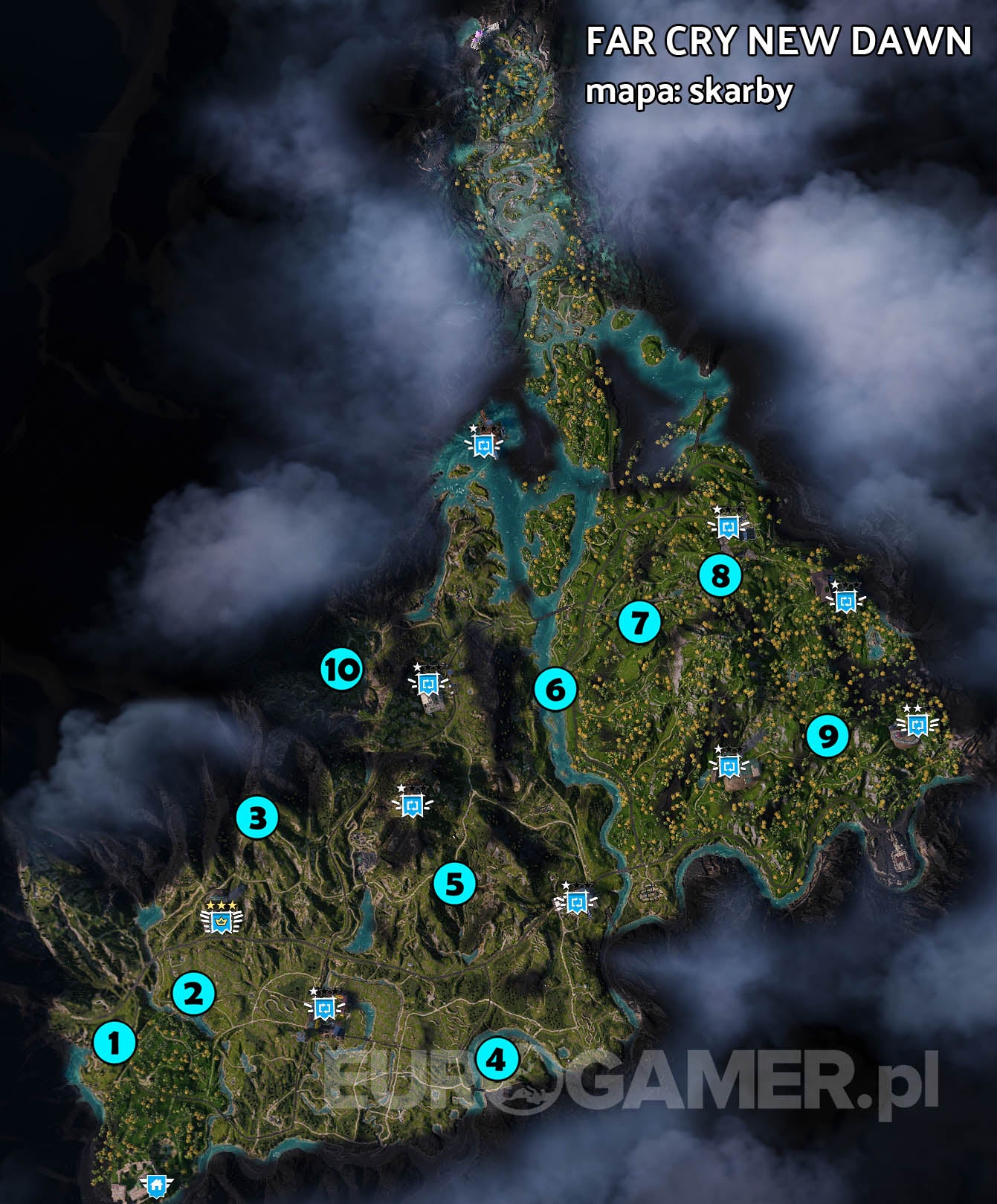Click the outpost banner between marker 5 and marker 4
The height and width of the screenshot is (1204, 997).
[x=576, y=901]
